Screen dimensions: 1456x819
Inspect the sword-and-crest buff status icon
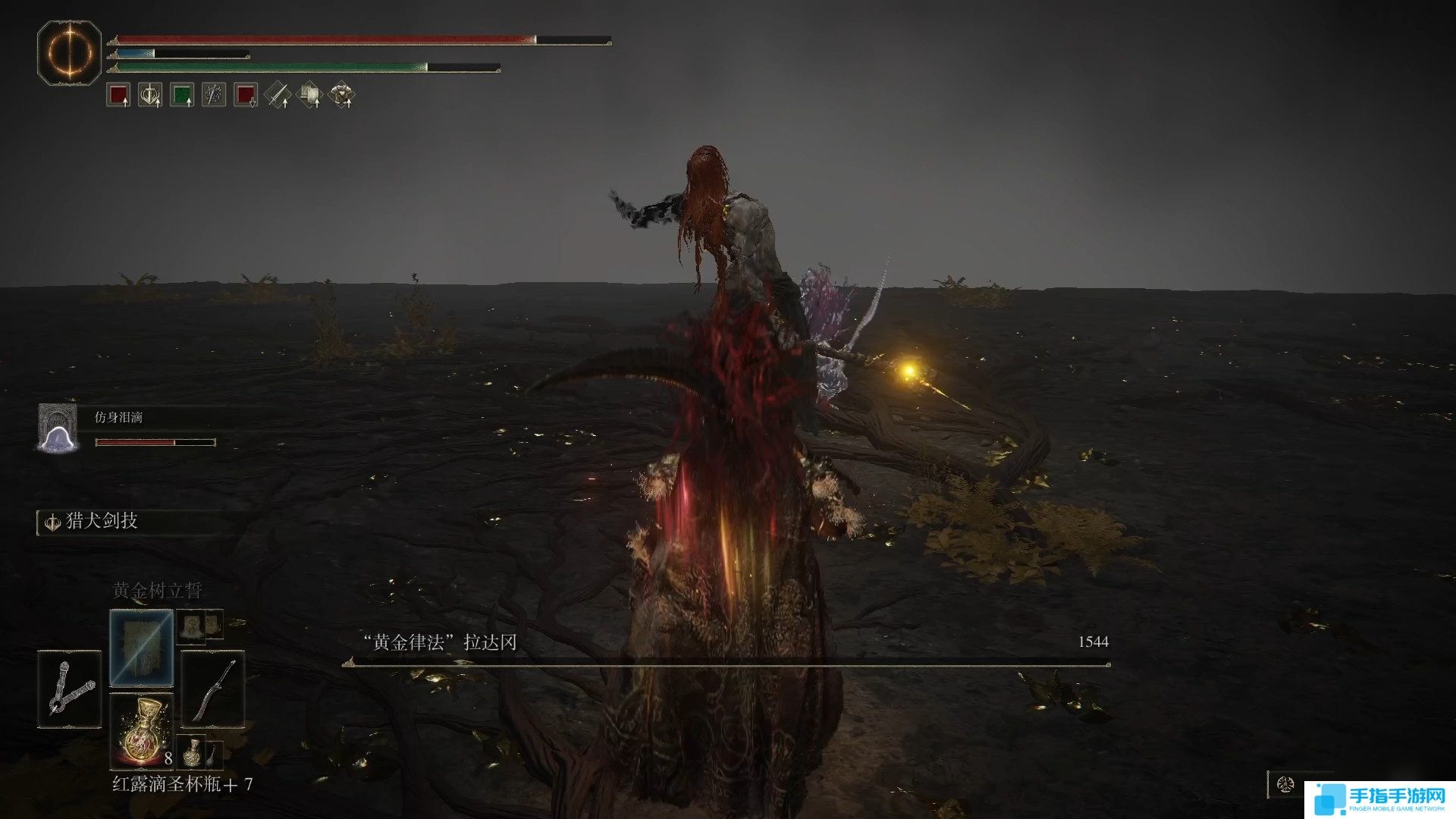(x=150, y=96)
